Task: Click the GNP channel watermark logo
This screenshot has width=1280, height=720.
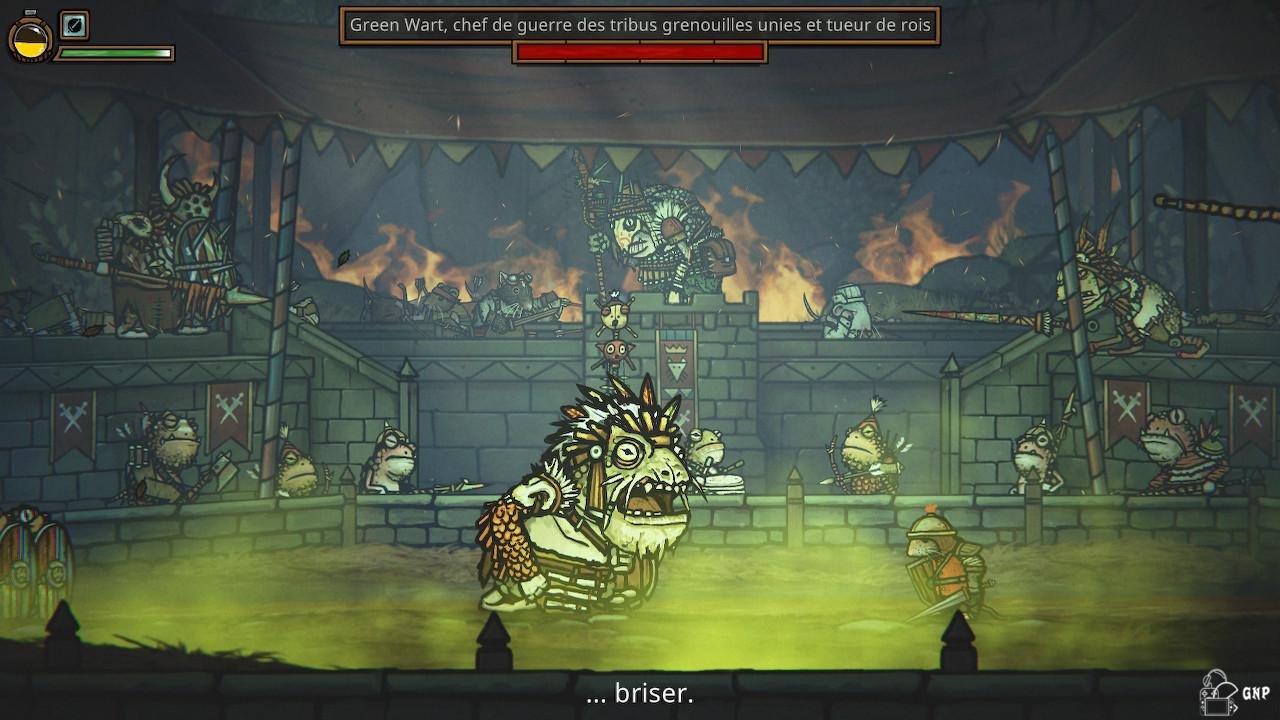Action: (1232, 693)
